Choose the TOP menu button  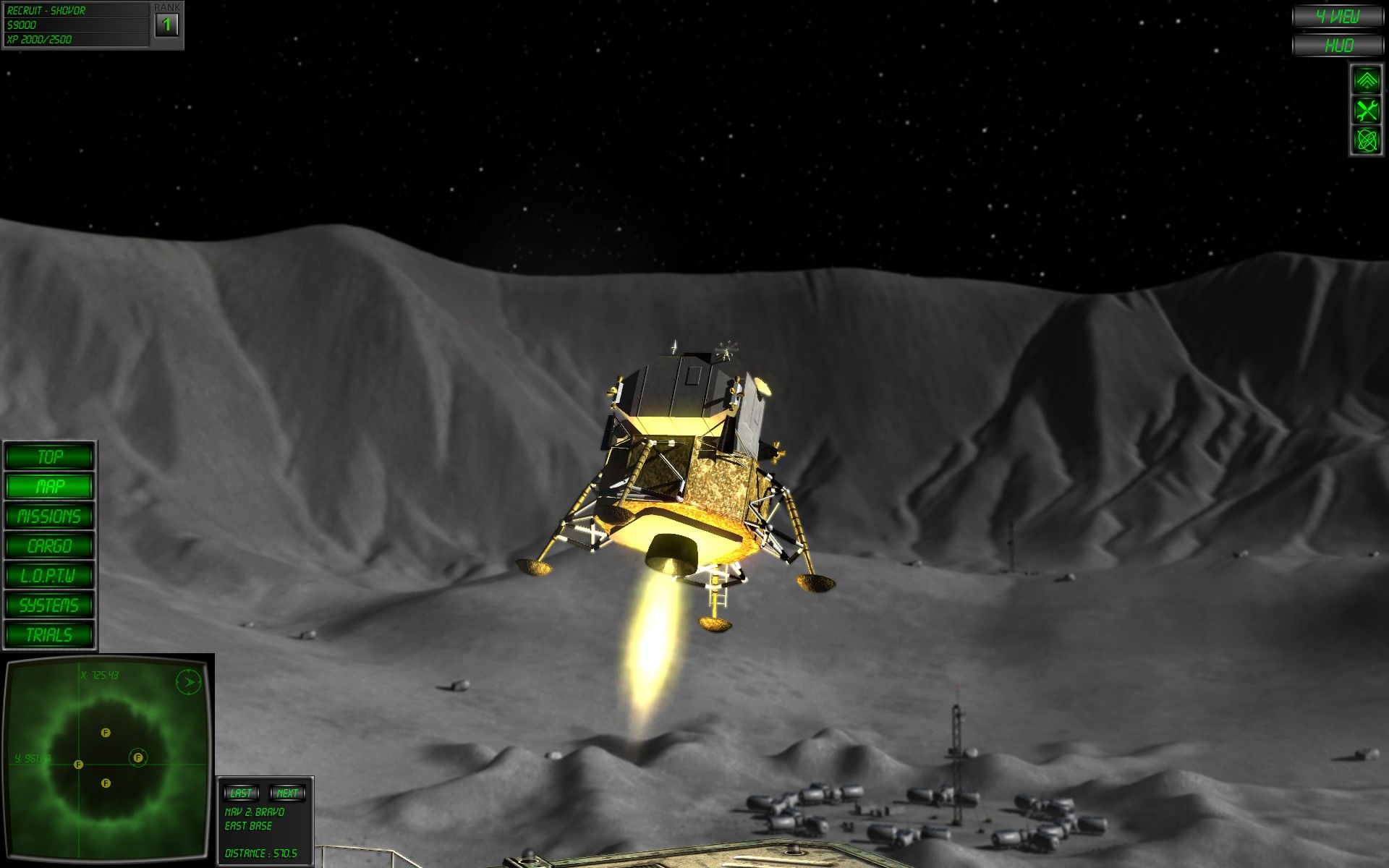[x=49, y=457]
